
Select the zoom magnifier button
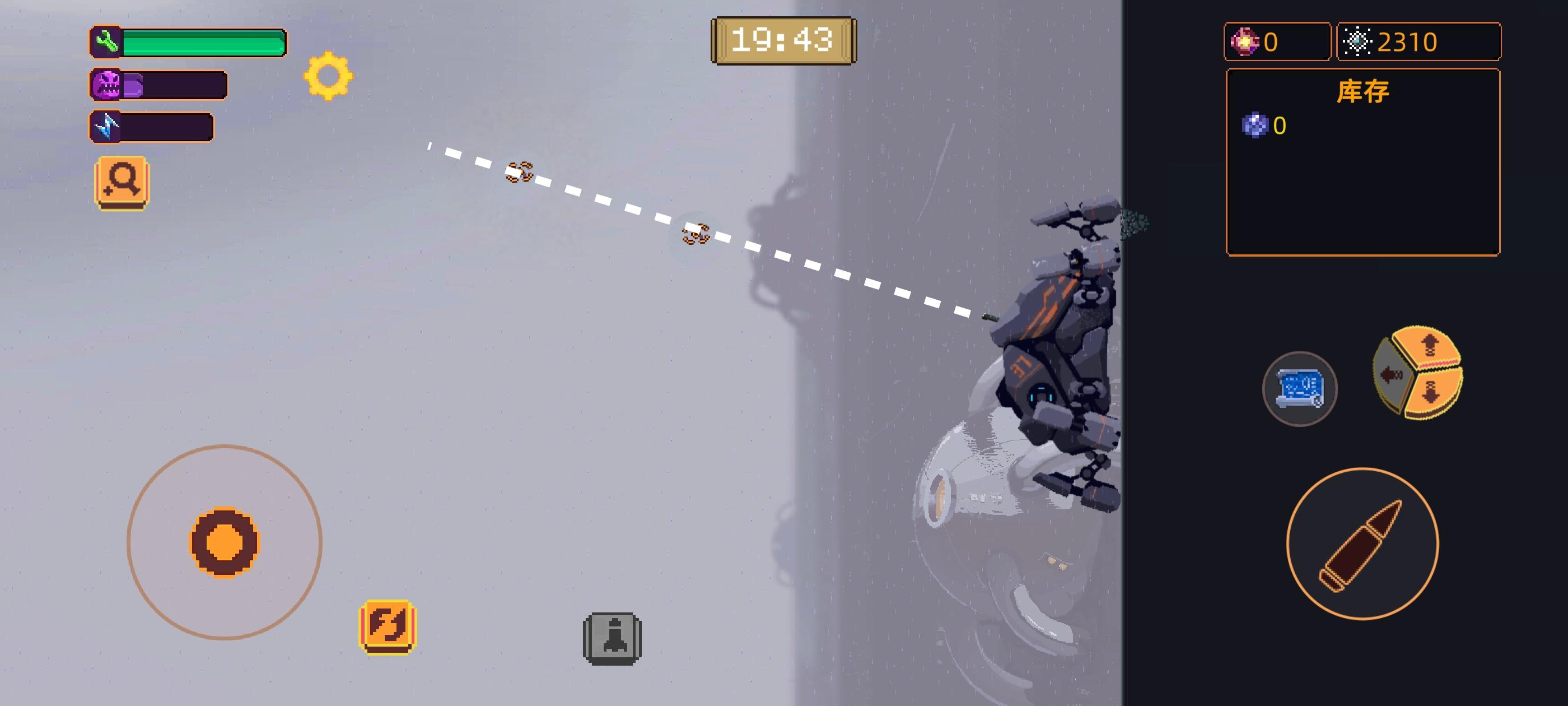pos(121,184)
